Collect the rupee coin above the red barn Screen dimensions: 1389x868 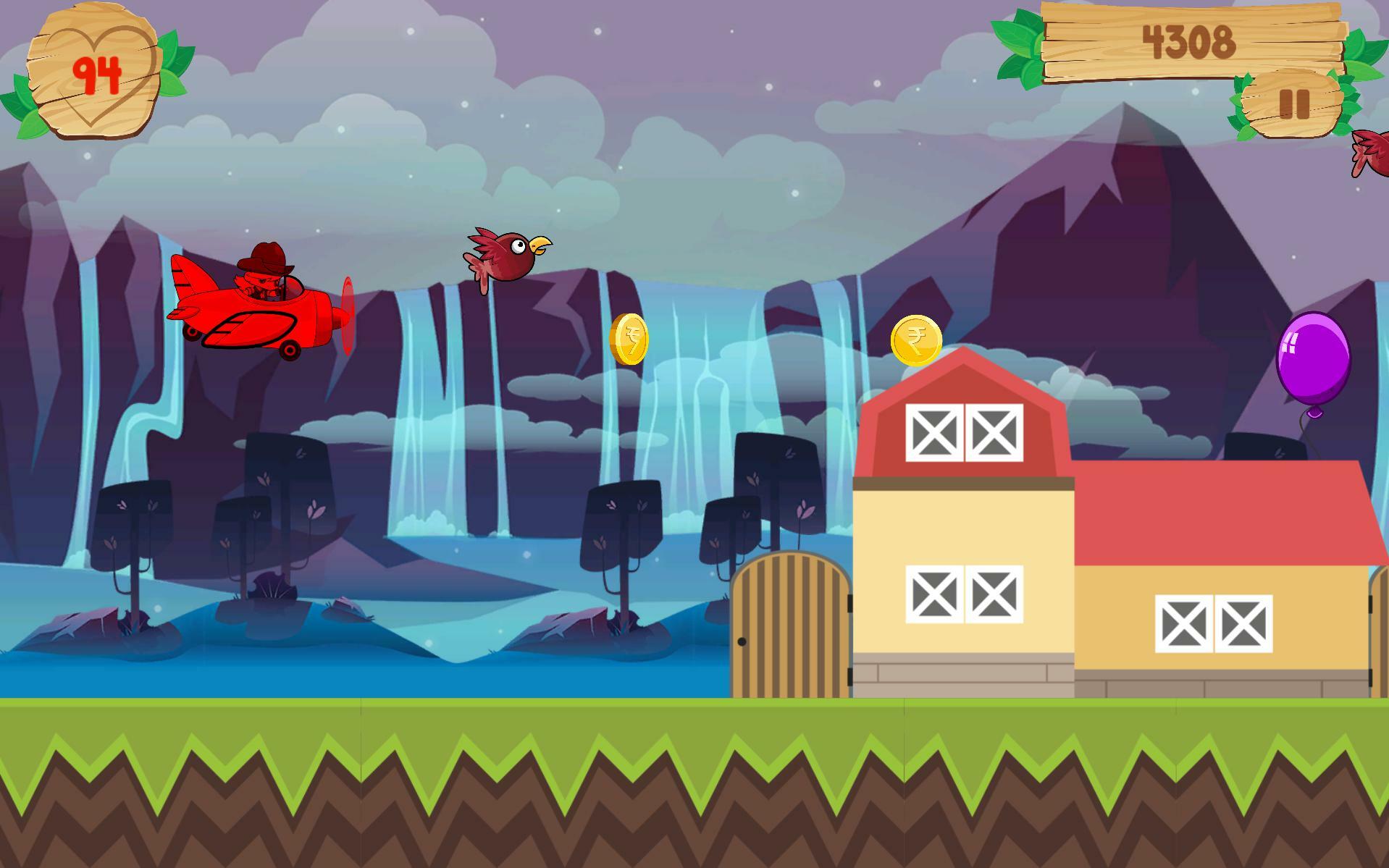[x=918, y=340]
